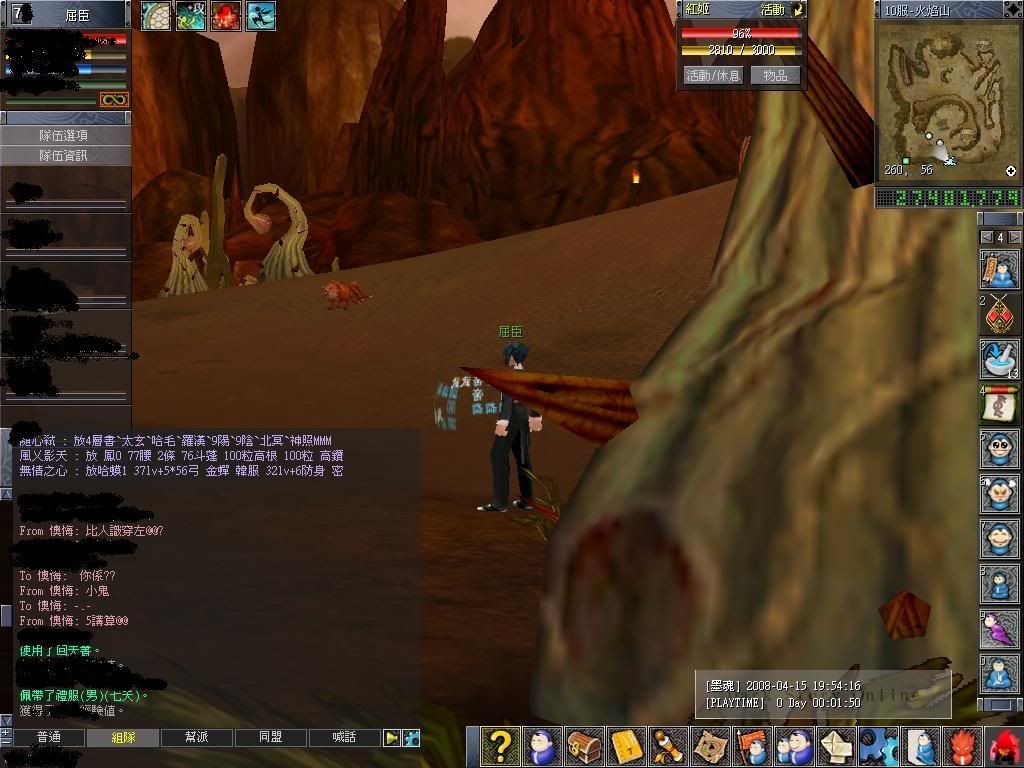Screen dimensions: 1024x768
Task: Open the pet's 物品 items button
Action: pos(775,76)
